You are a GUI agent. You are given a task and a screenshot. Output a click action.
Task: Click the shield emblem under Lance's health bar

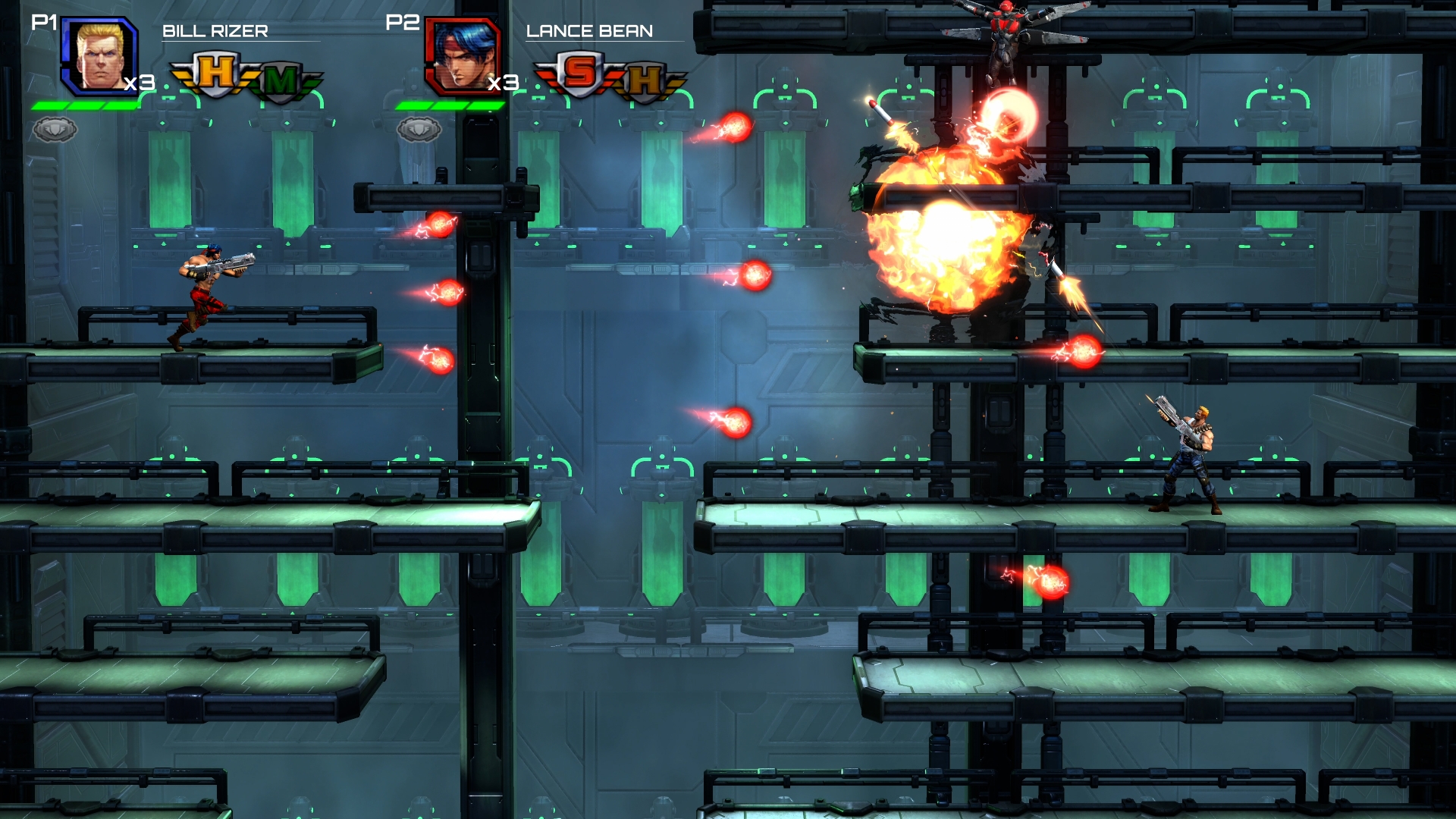pos(418,129)
